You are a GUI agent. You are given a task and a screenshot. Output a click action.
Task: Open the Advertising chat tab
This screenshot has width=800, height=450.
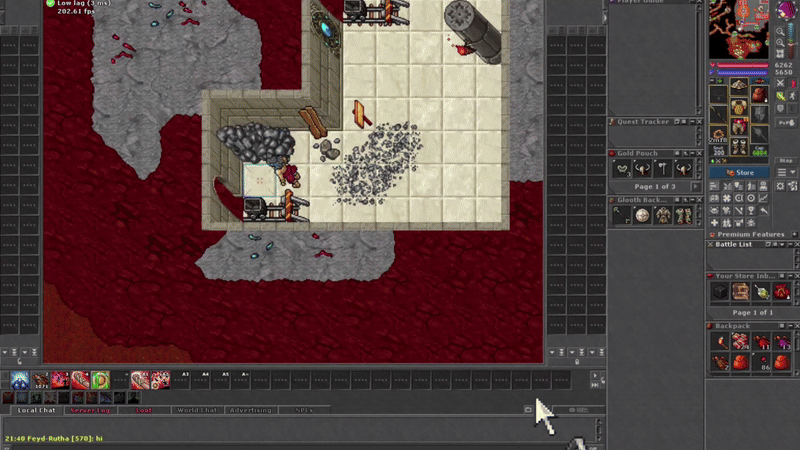click(250, 410)
